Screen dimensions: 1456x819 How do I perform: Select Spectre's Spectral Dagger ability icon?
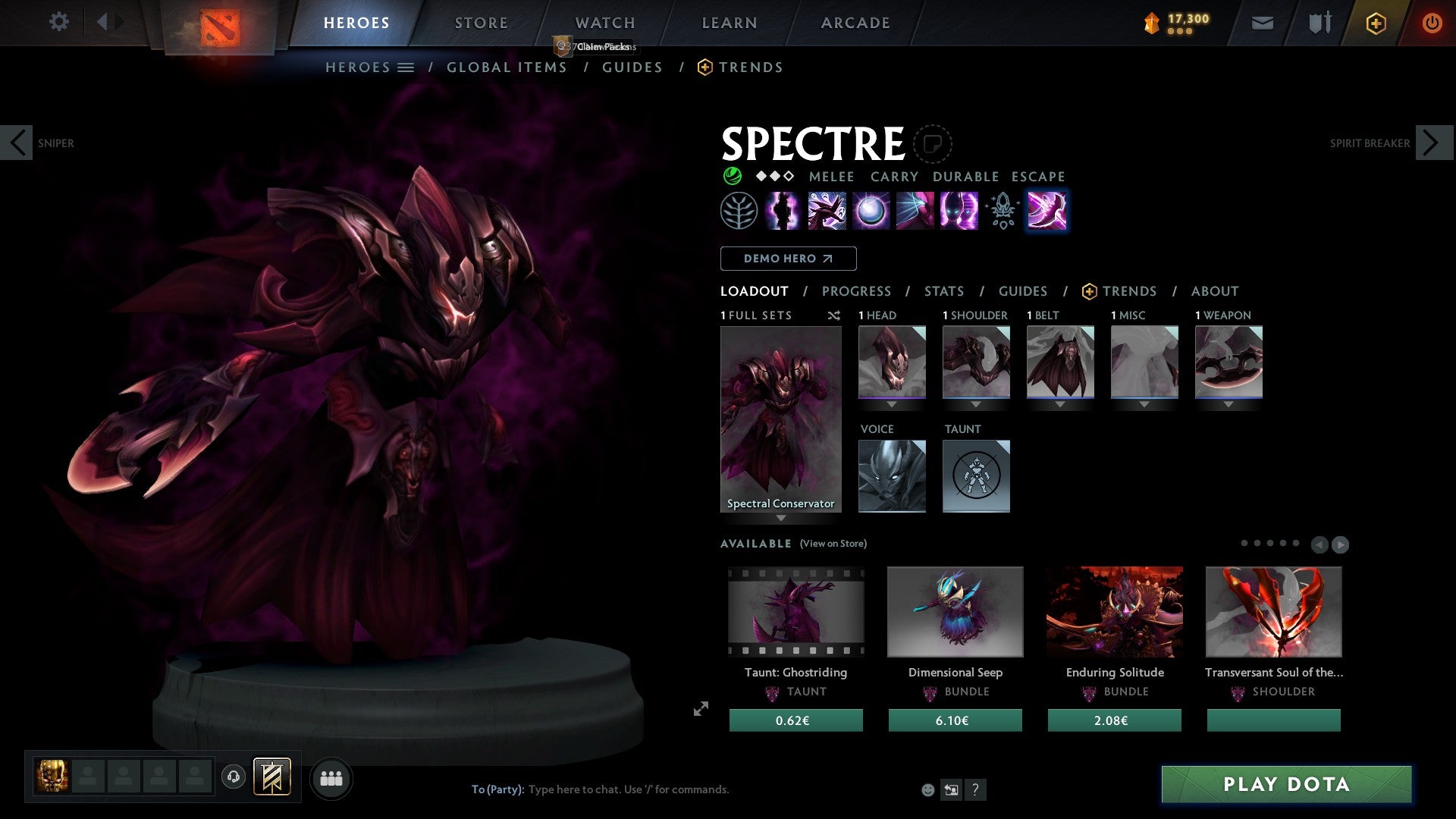pos(827,211)
